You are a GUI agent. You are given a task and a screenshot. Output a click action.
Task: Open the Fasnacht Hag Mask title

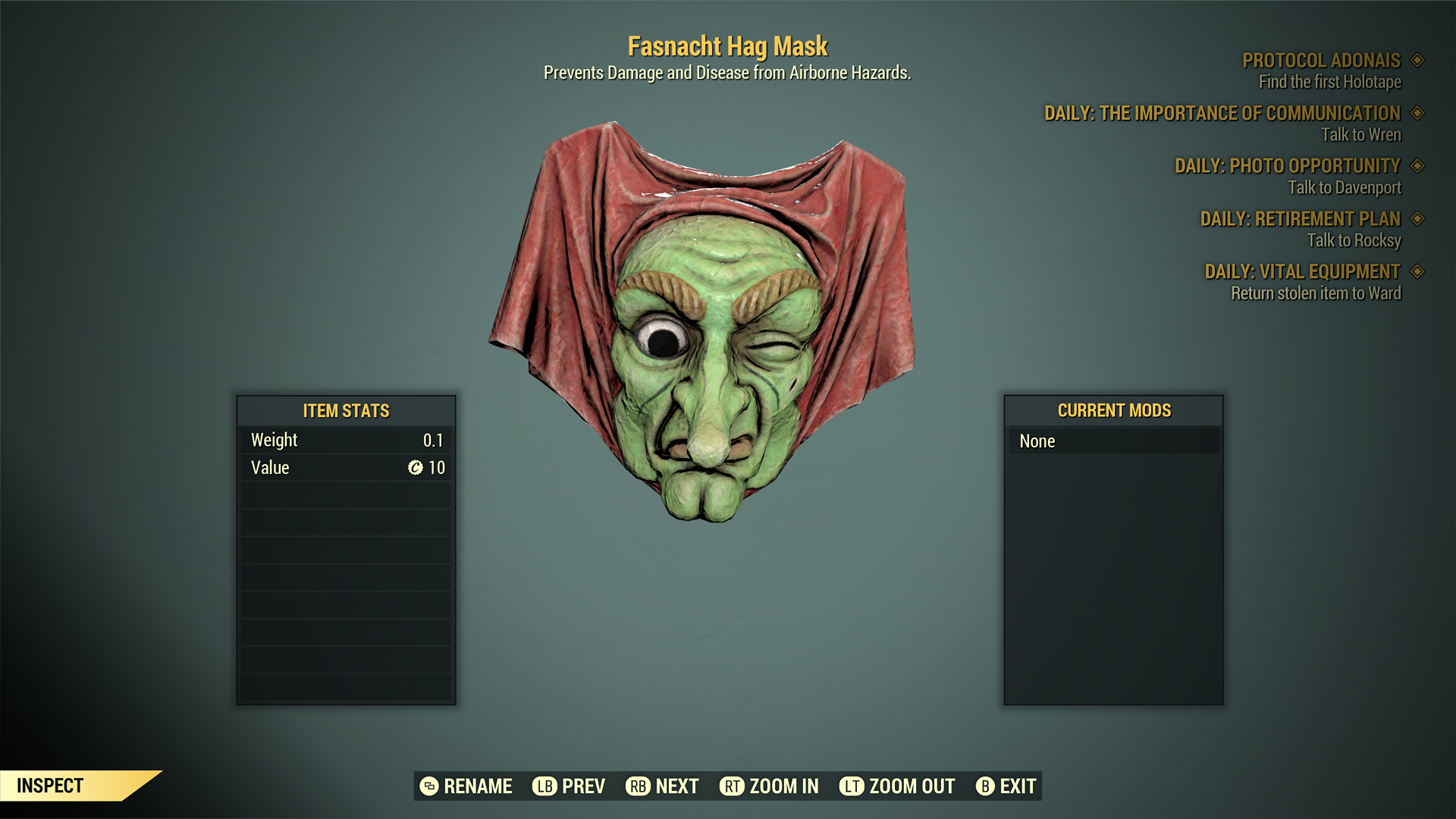click(727, 45)
